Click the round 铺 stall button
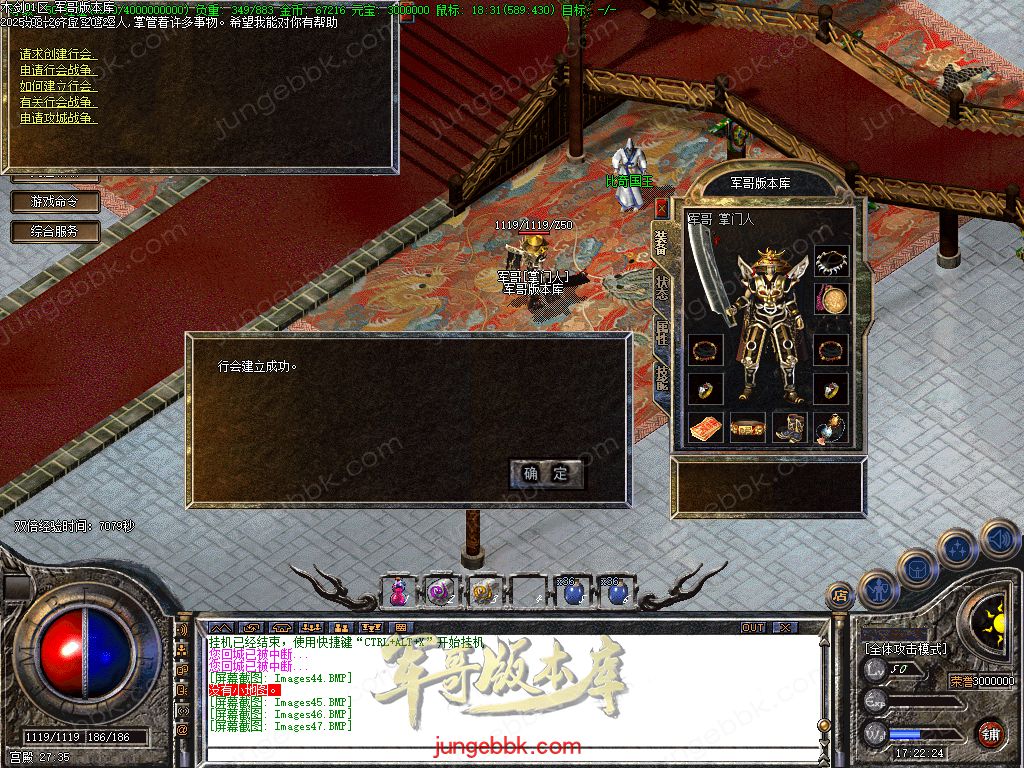Screen dimensions: 1024x768 (x=989, y=733)
